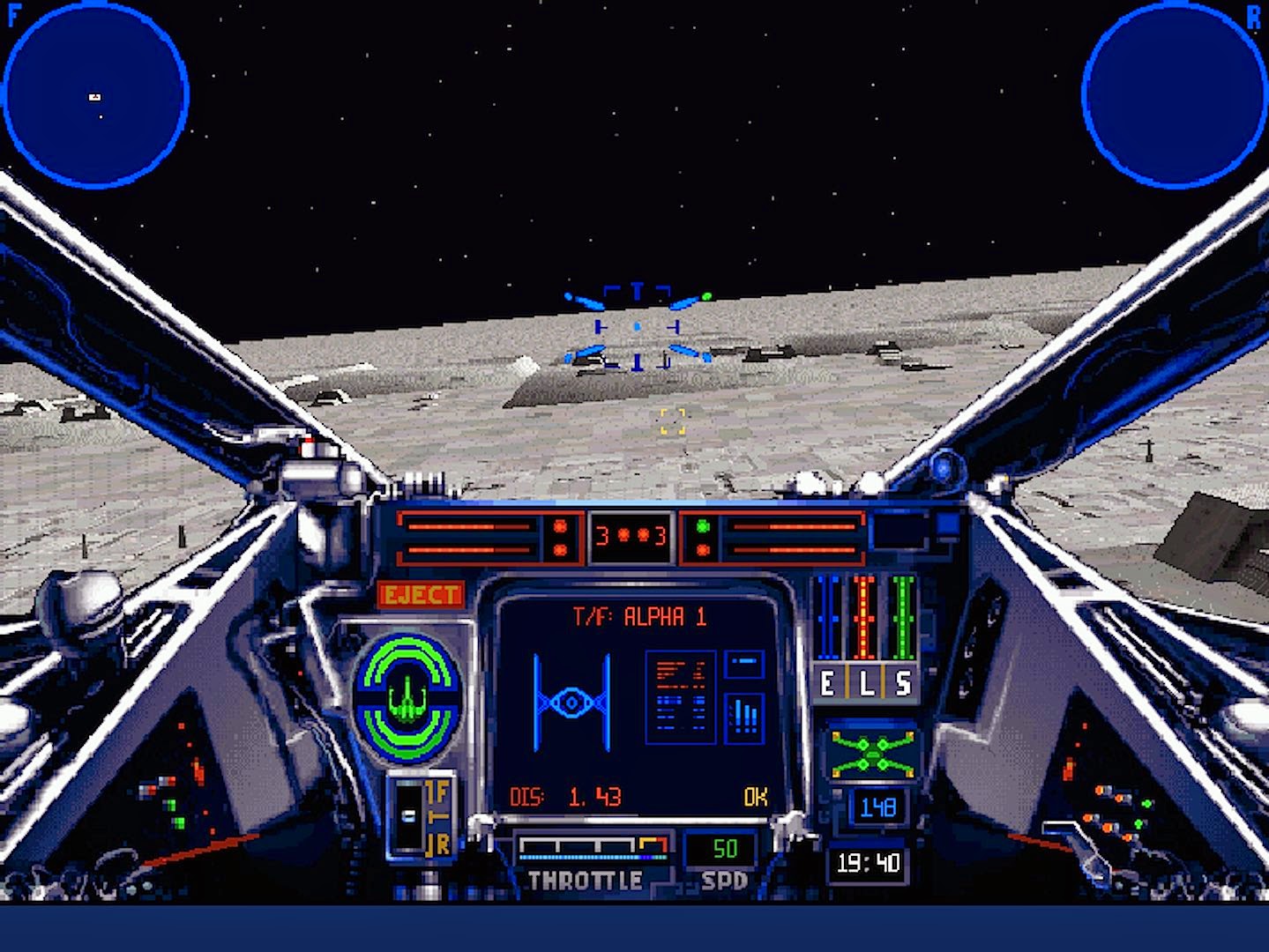Click the front sensor scope

95,94
